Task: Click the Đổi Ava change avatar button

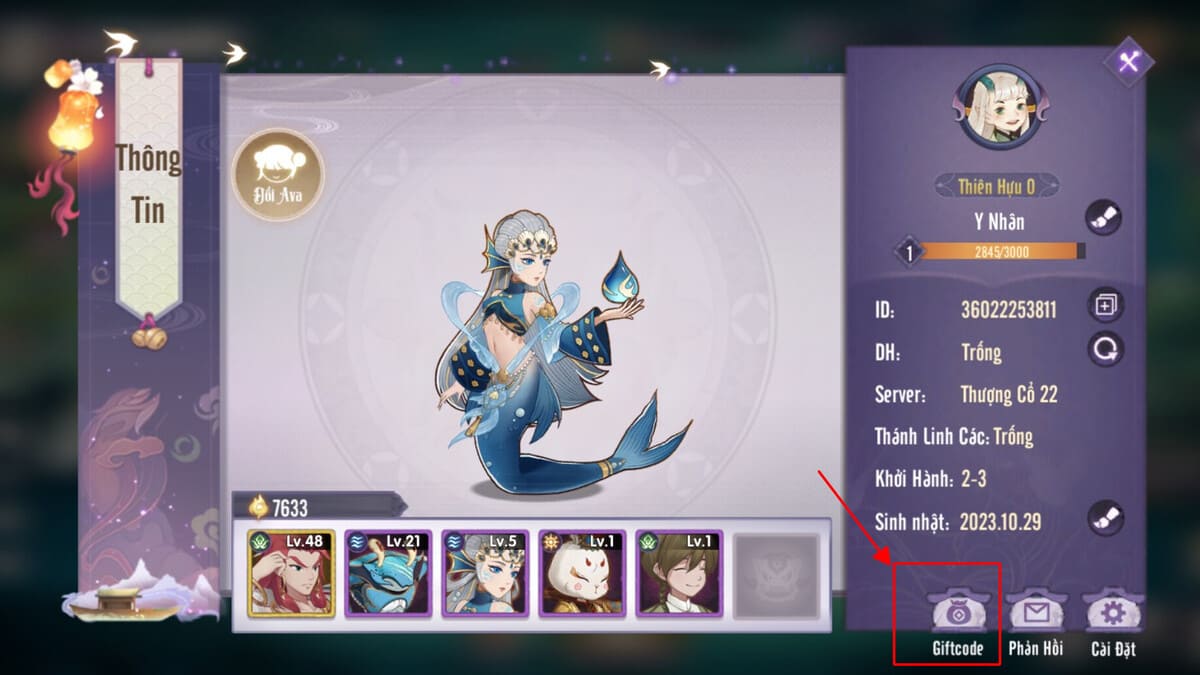Action: click(278, 175)
